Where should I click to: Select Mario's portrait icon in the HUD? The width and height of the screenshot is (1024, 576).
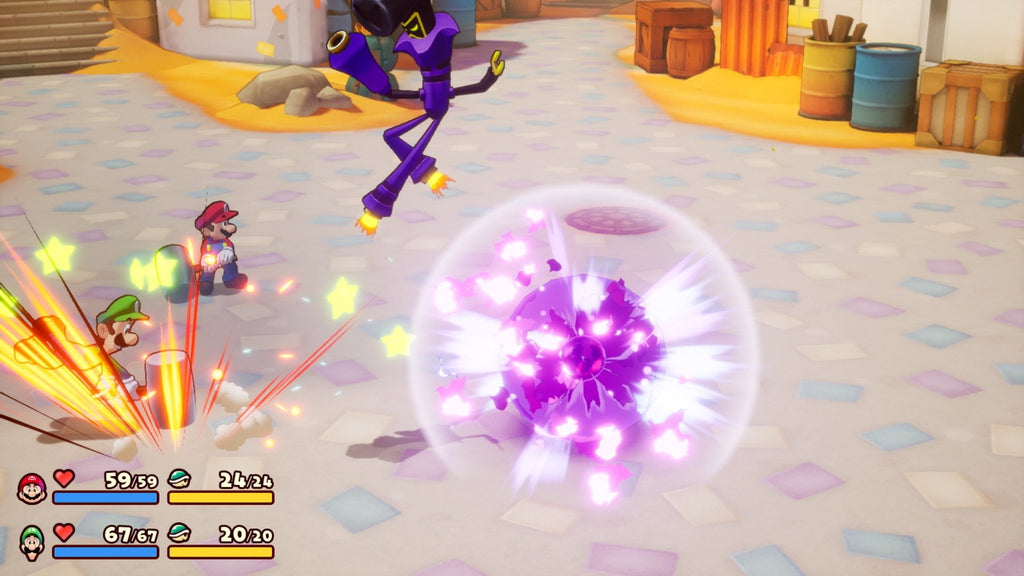[32, 488]
